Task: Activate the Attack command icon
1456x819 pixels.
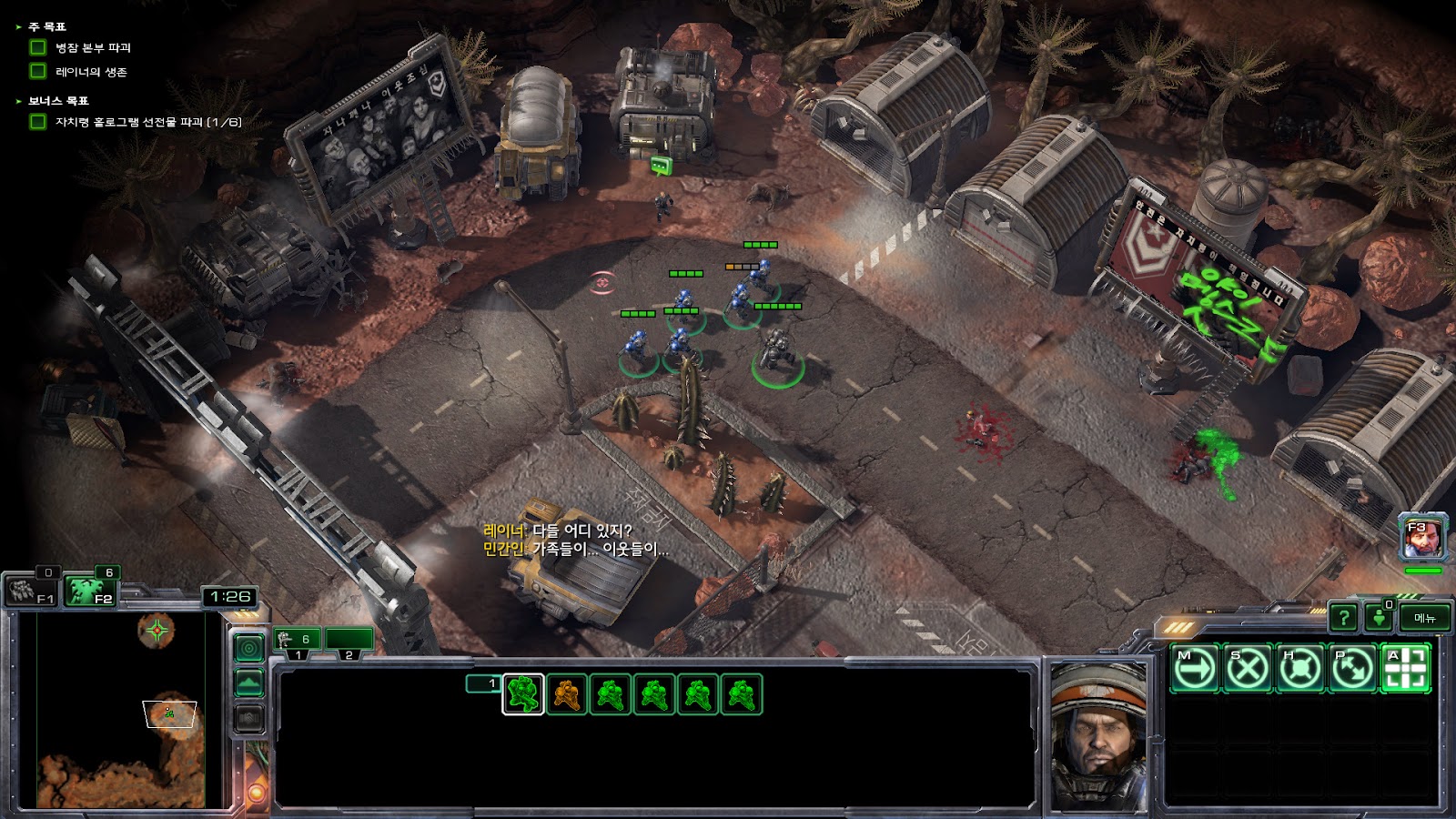Action: click(1405, 669)
